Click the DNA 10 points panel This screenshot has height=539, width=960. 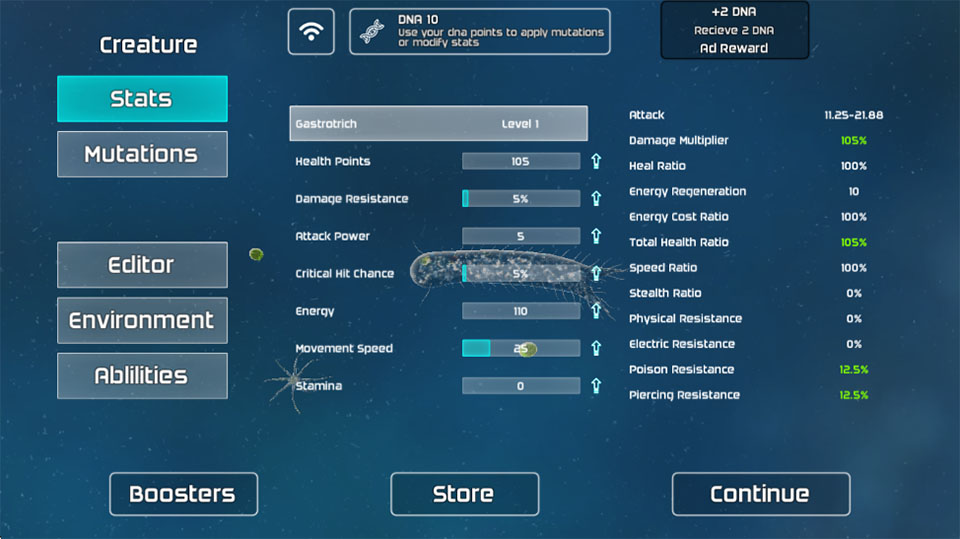(x=479, y=31)
